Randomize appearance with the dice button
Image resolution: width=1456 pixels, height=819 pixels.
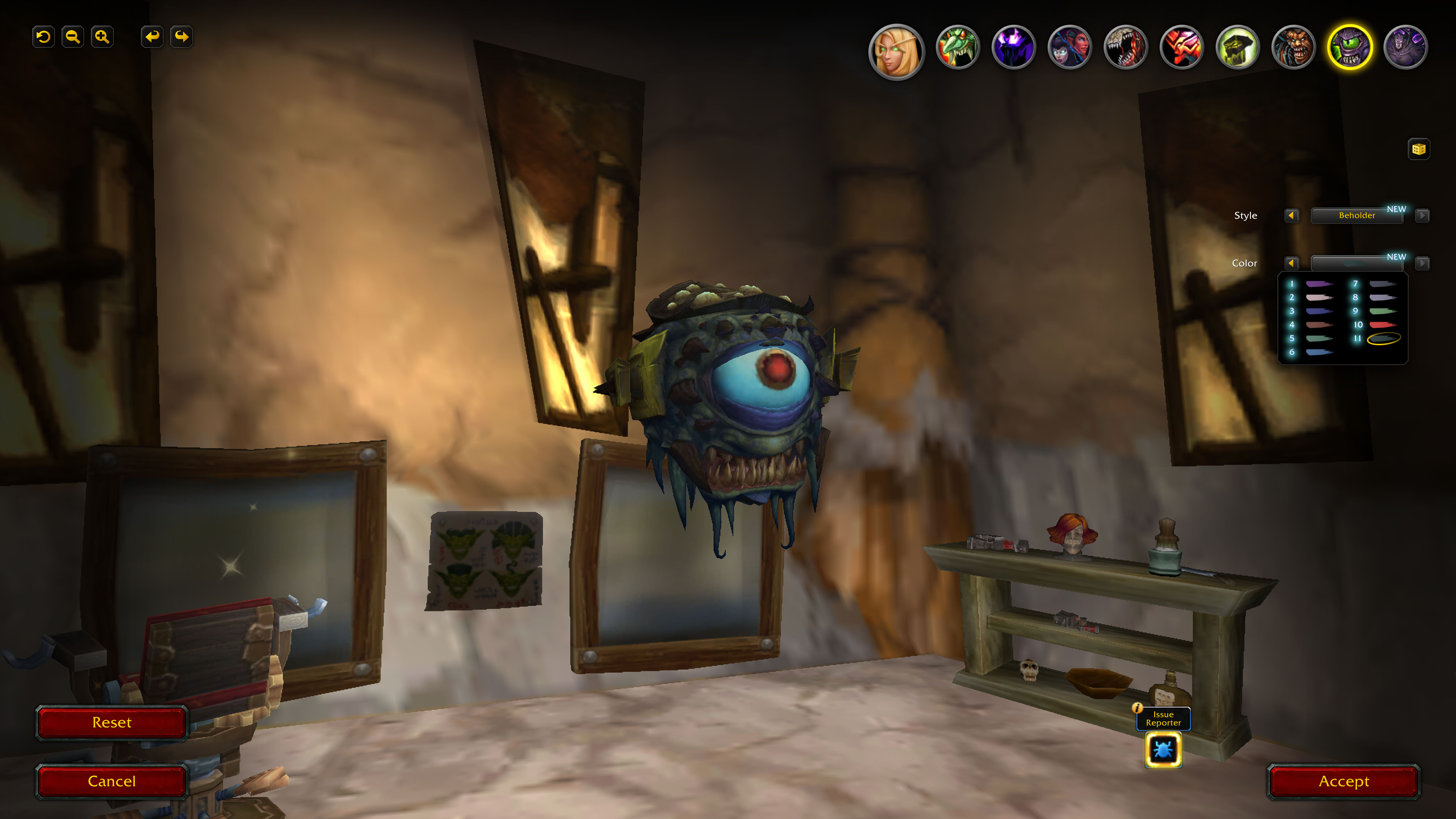pyautogui.click(x=1418, y=149)
